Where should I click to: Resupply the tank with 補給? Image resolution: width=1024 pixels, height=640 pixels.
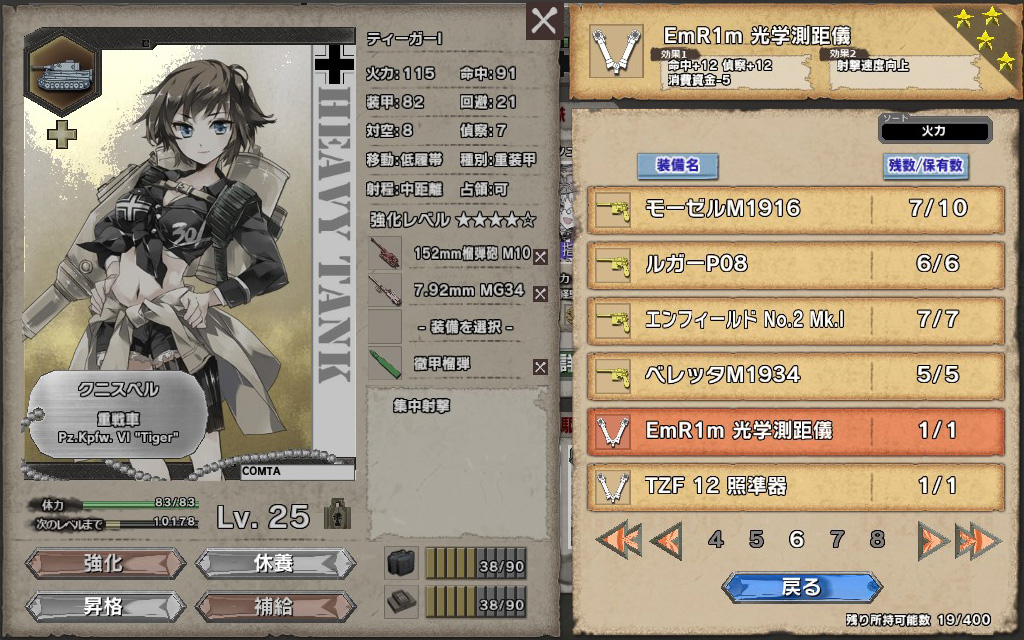click(x=274, y=606)
